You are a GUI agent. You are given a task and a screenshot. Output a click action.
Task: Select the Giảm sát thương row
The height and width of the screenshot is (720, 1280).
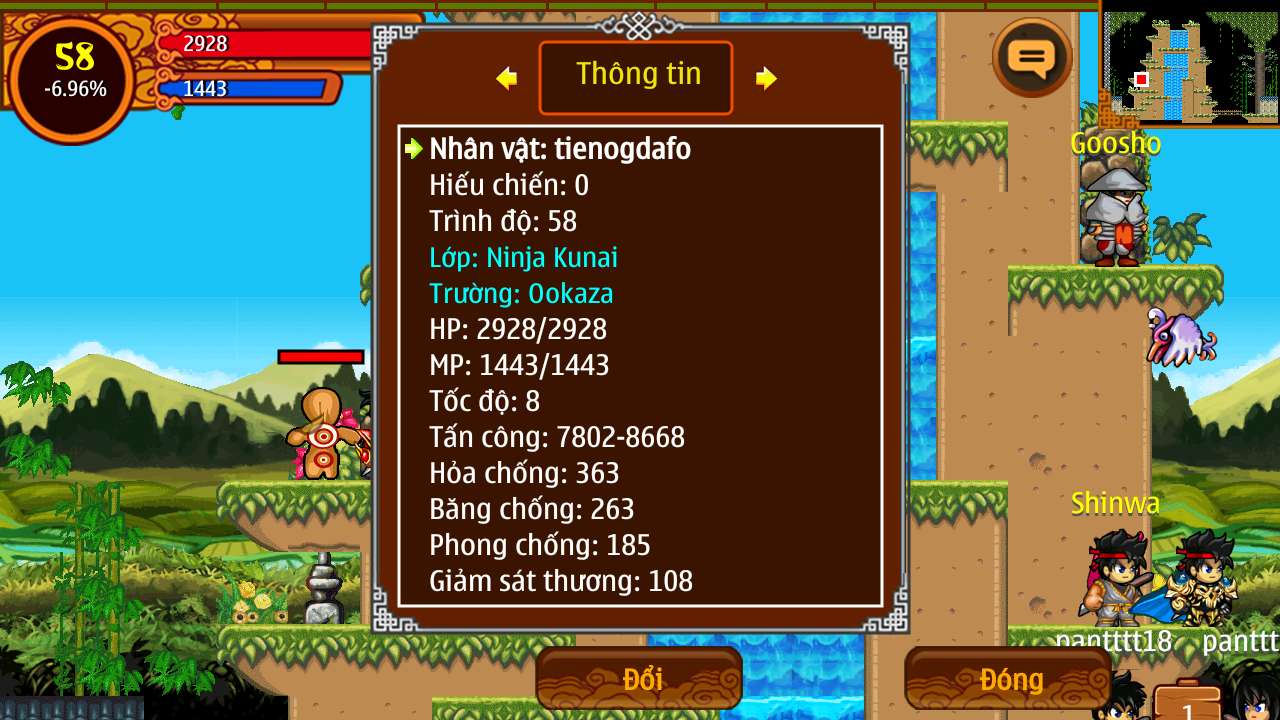click(x=561, y=581)
